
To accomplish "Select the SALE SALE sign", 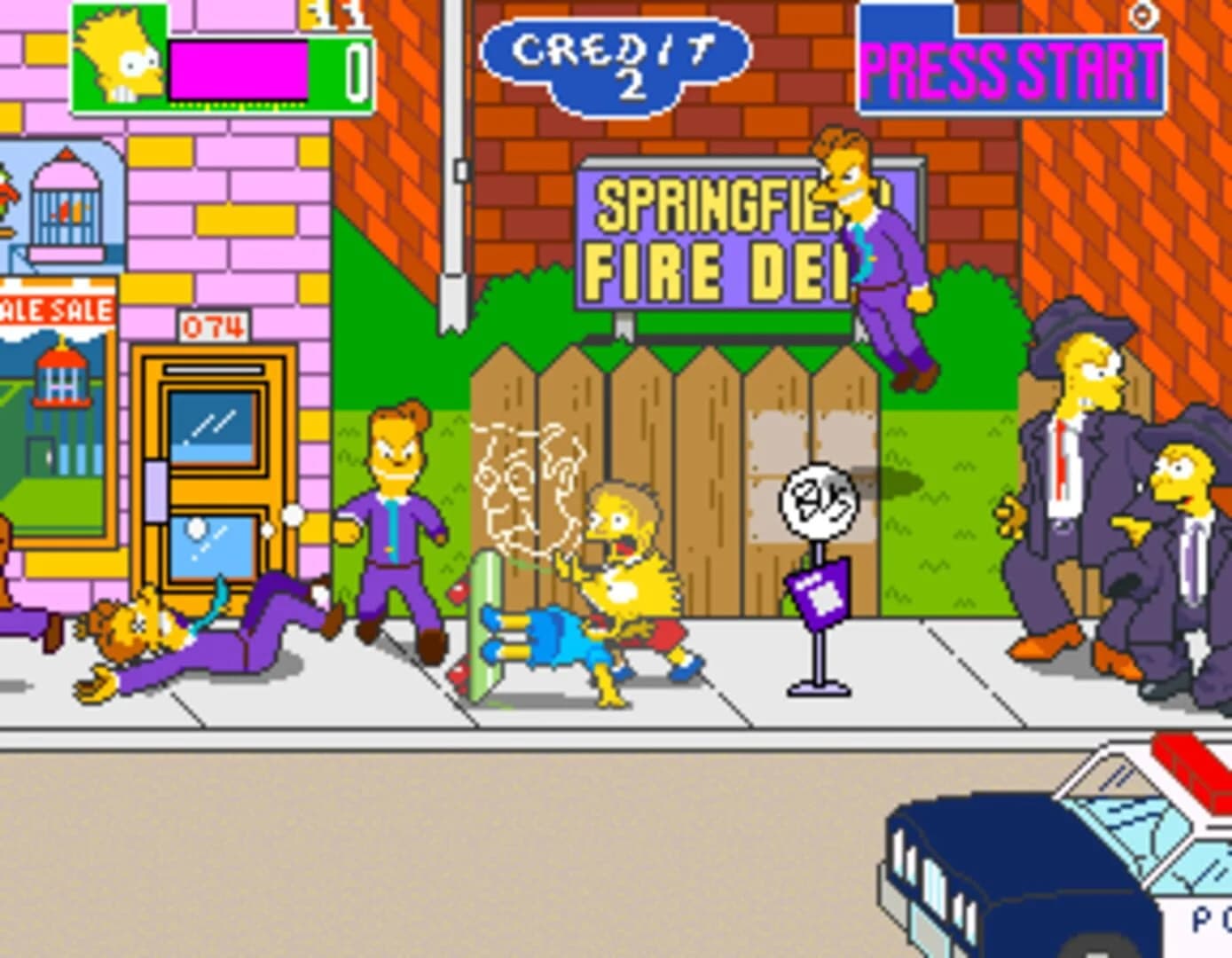I will click(53, 310).
